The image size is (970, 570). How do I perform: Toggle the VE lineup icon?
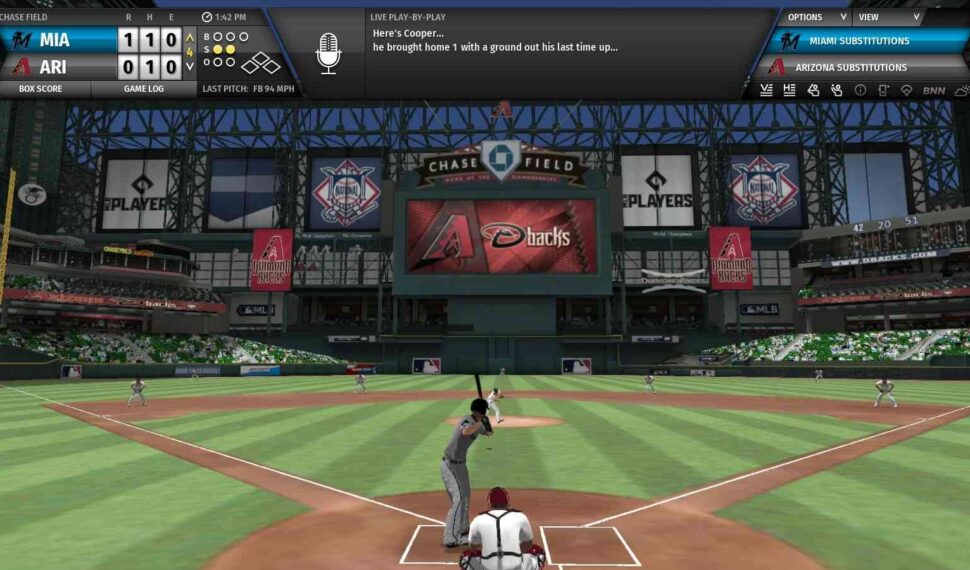pos(767,90)
